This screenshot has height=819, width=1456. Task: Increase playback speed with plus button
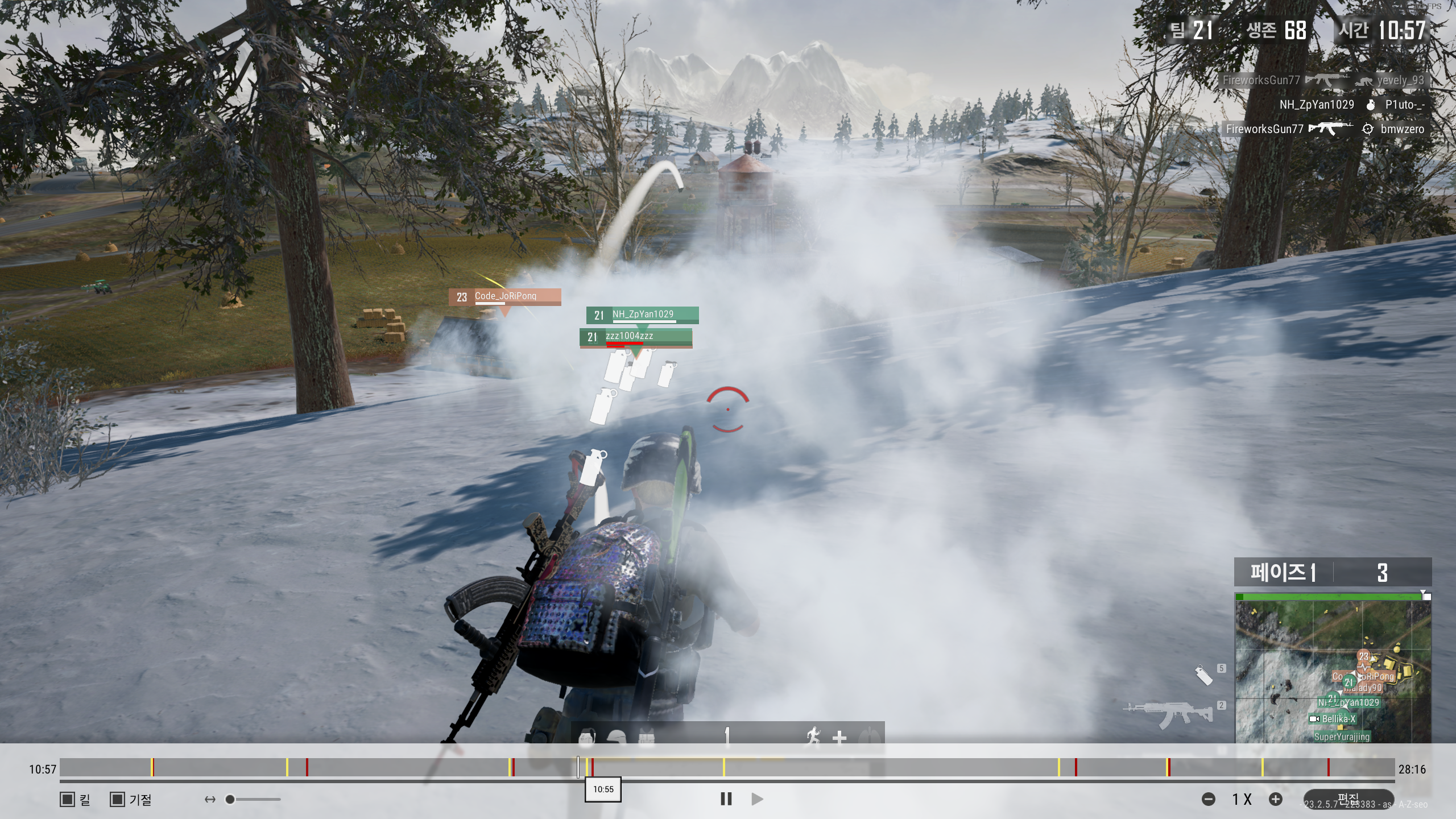point(1276,799)
